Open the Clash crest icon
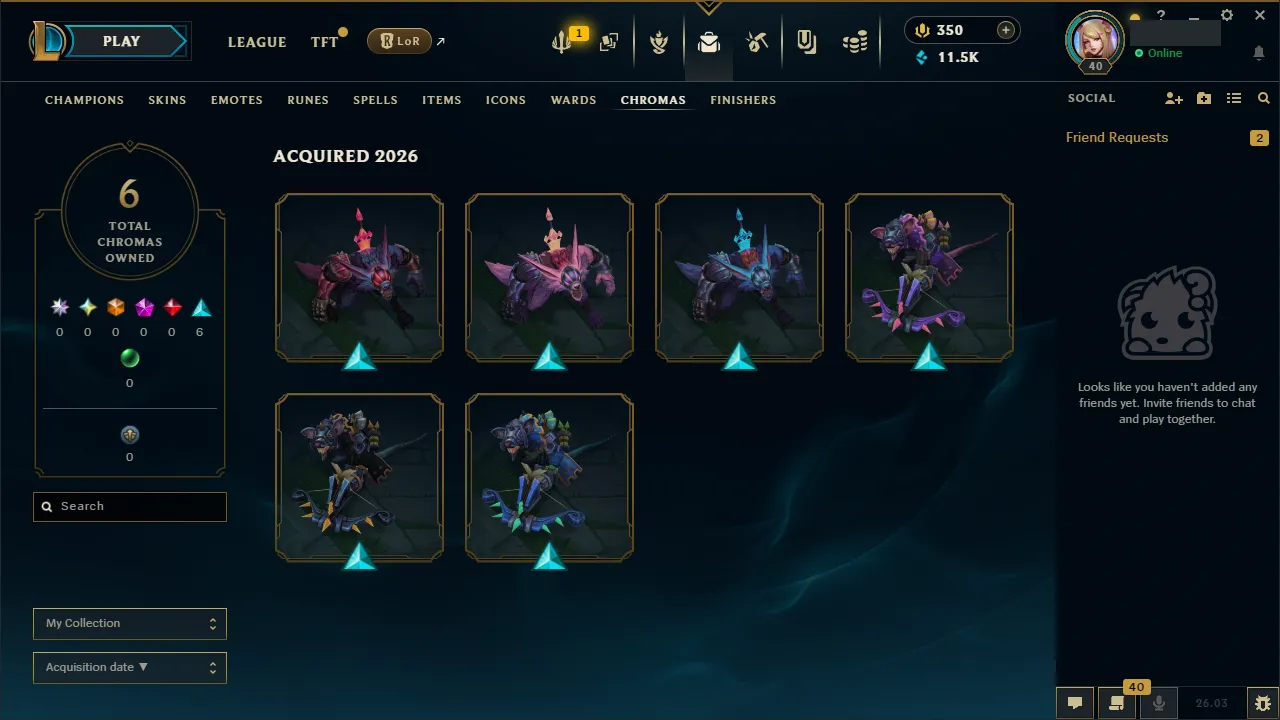Screen dimensions: 1280x720 click(x=660, y=41)
